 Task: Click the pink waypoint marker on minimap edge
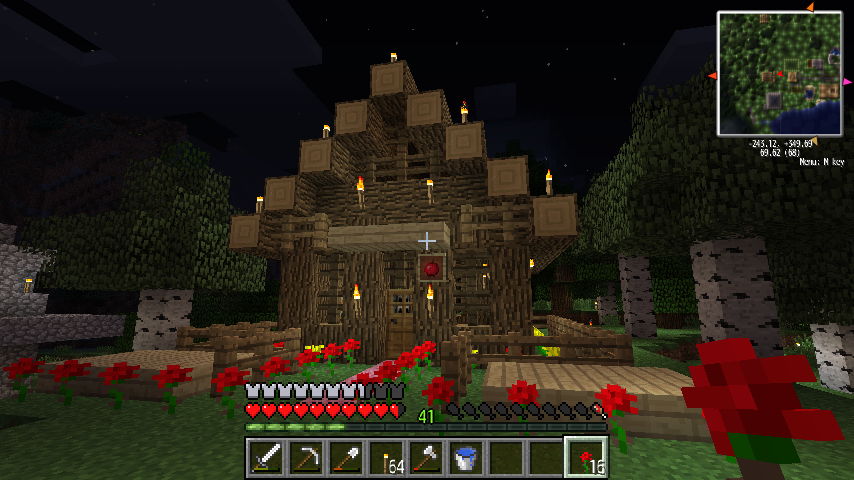click(x=846, y=82)
